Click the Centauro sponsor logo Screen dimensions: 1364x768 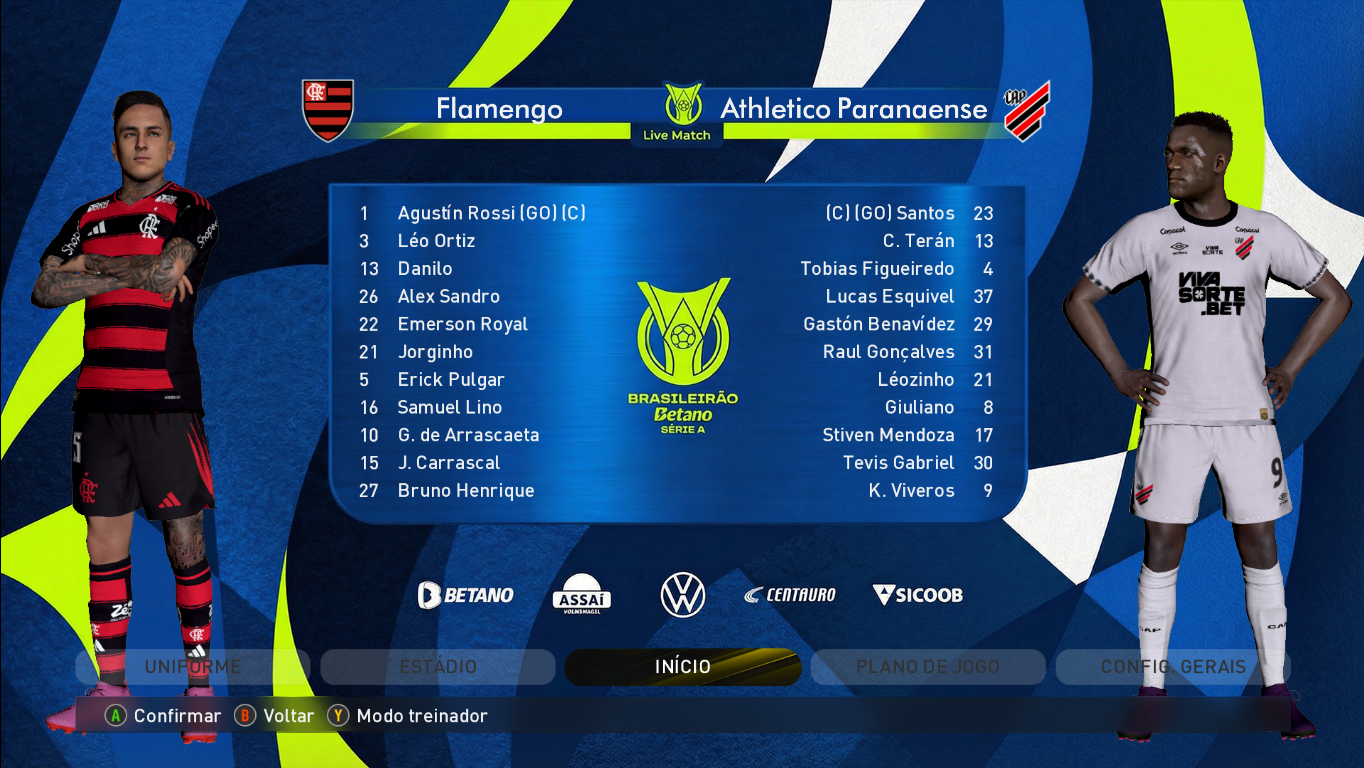789,594
